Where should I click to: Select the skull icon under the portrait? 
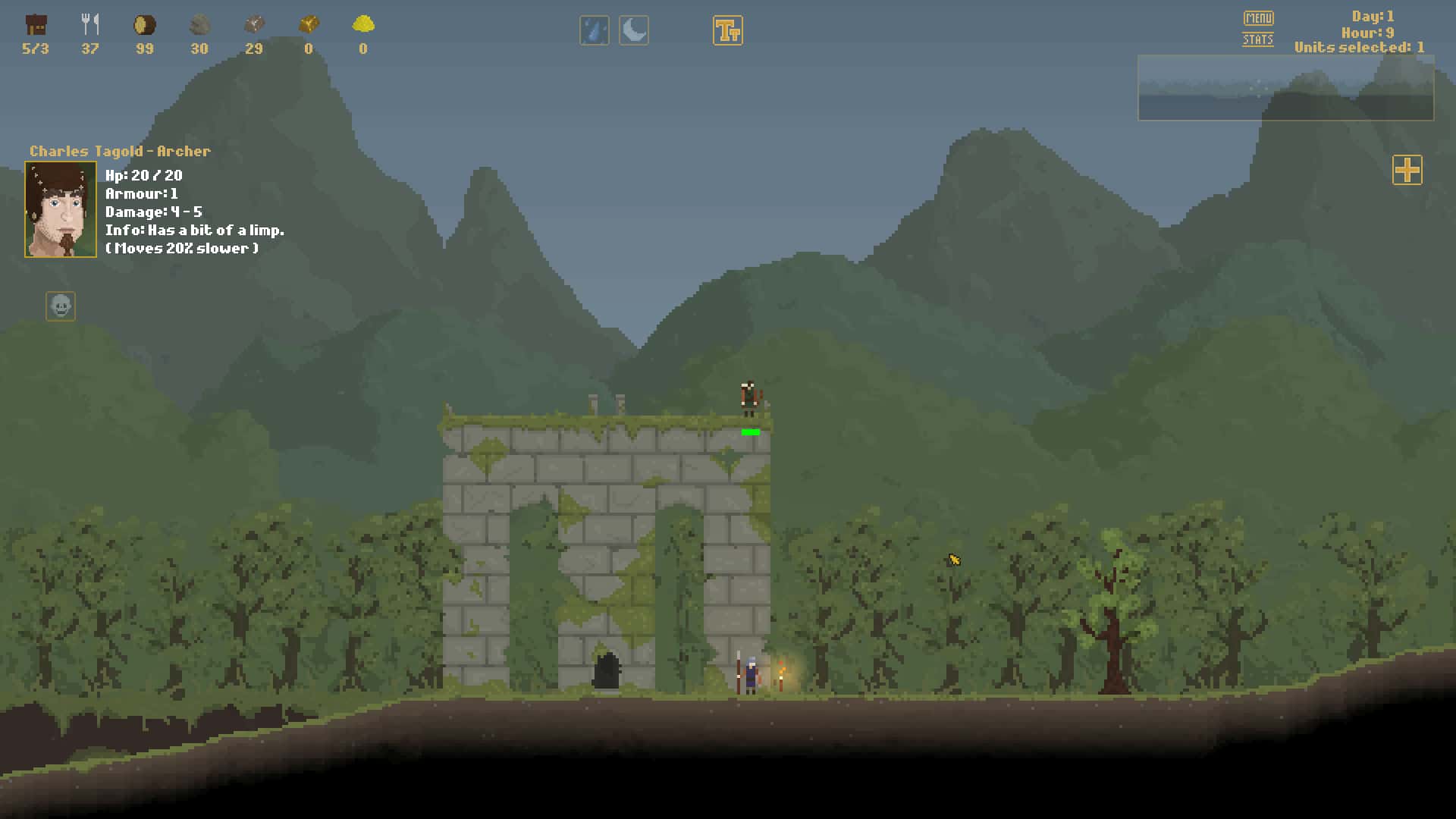(61, 306)
